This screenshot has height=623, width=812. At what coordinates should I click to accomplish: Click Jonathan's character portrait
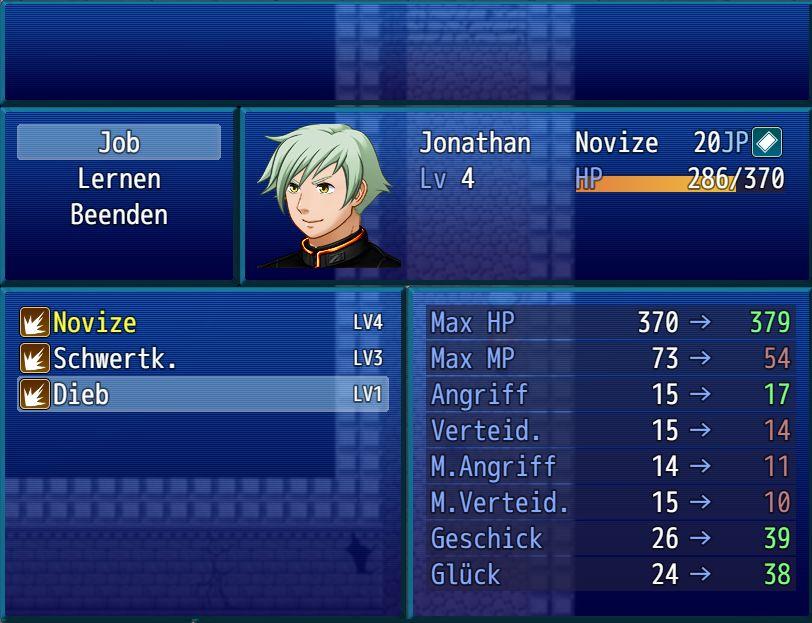(327, 196)
